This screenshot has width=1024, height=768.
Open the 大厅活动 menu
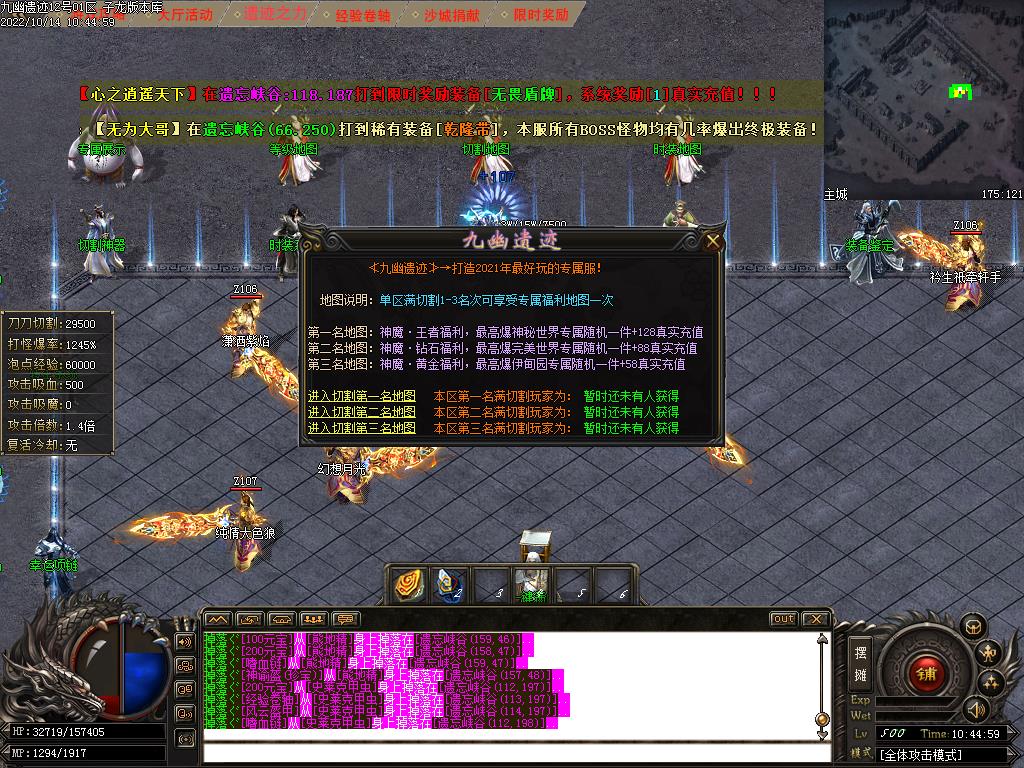coord(185,15)
